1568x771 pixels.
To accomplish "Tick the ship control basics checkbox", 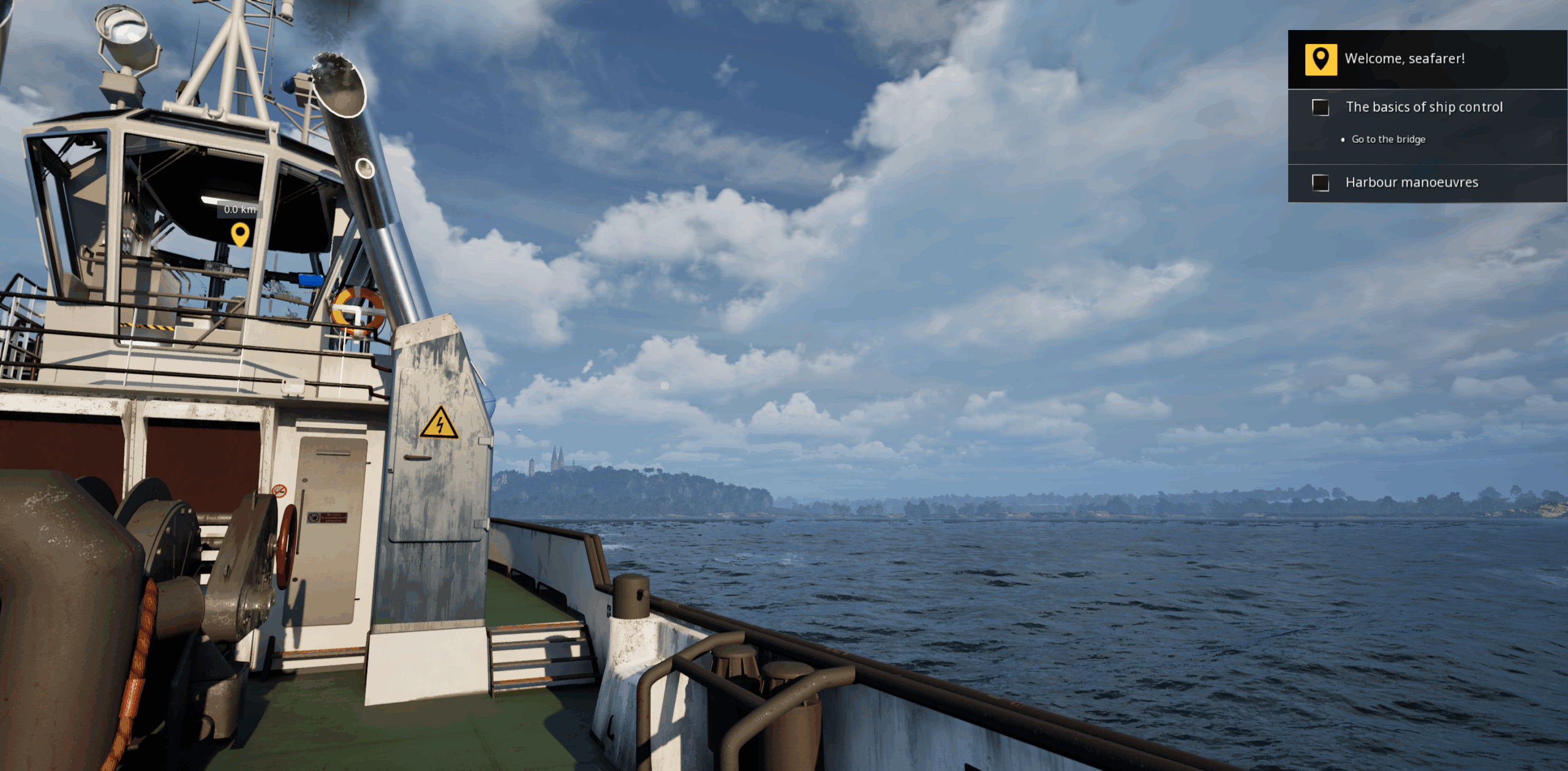I will [x=1320, y=108].
